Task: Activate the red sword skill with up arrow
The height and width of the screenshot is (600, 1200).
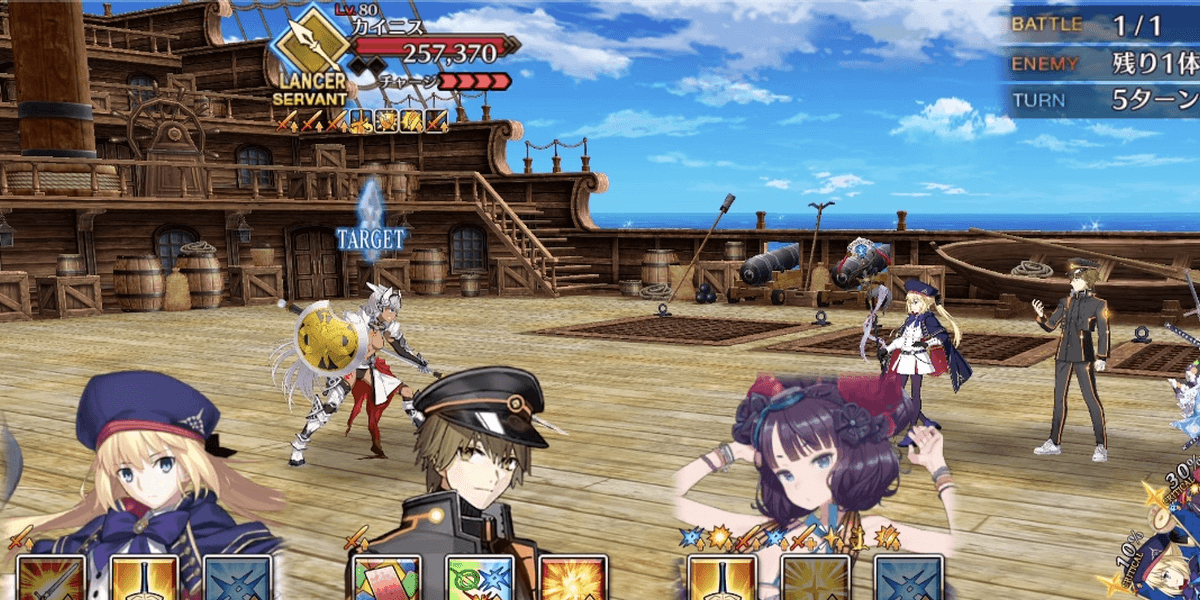Action: [x=51, y=580]
